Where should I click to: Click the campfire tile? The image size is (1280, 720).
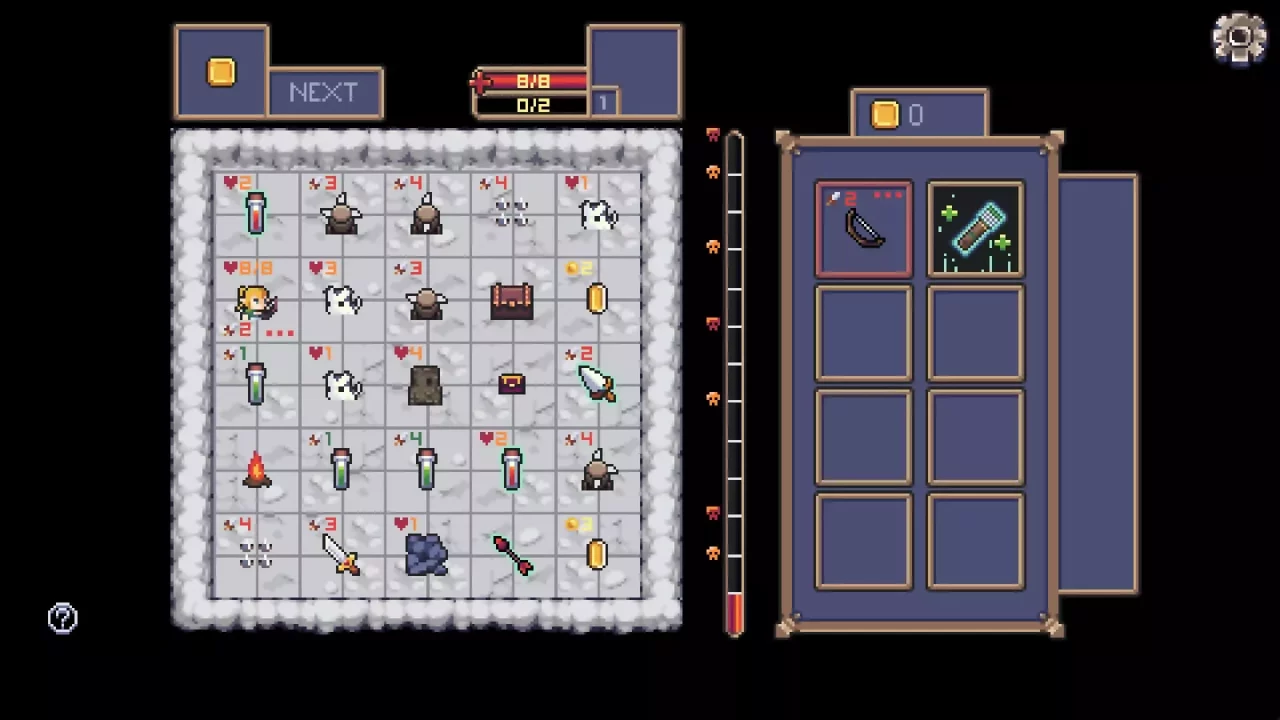pos(255,470)
